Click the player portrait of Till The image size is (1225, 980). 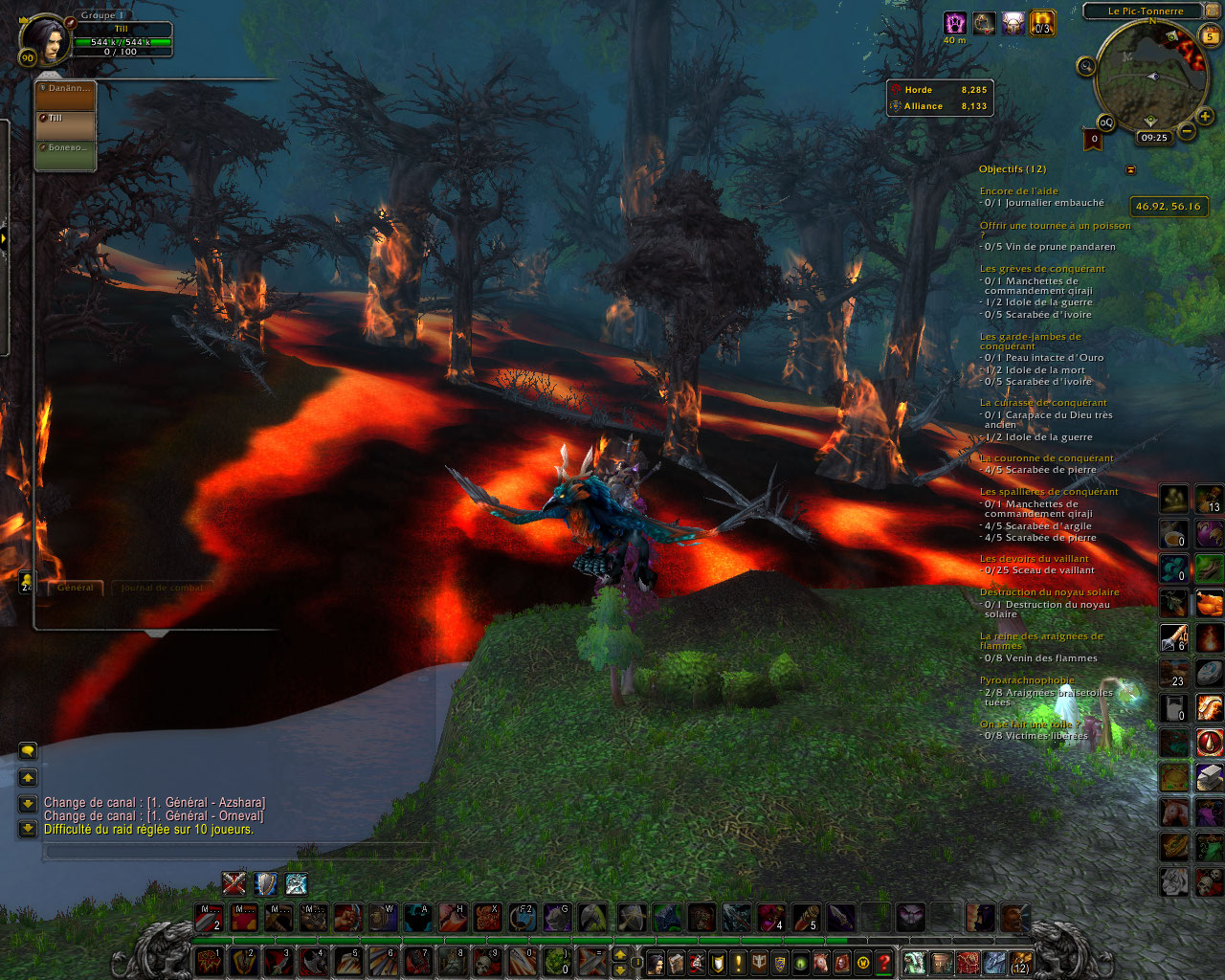[x=42, y=39]
